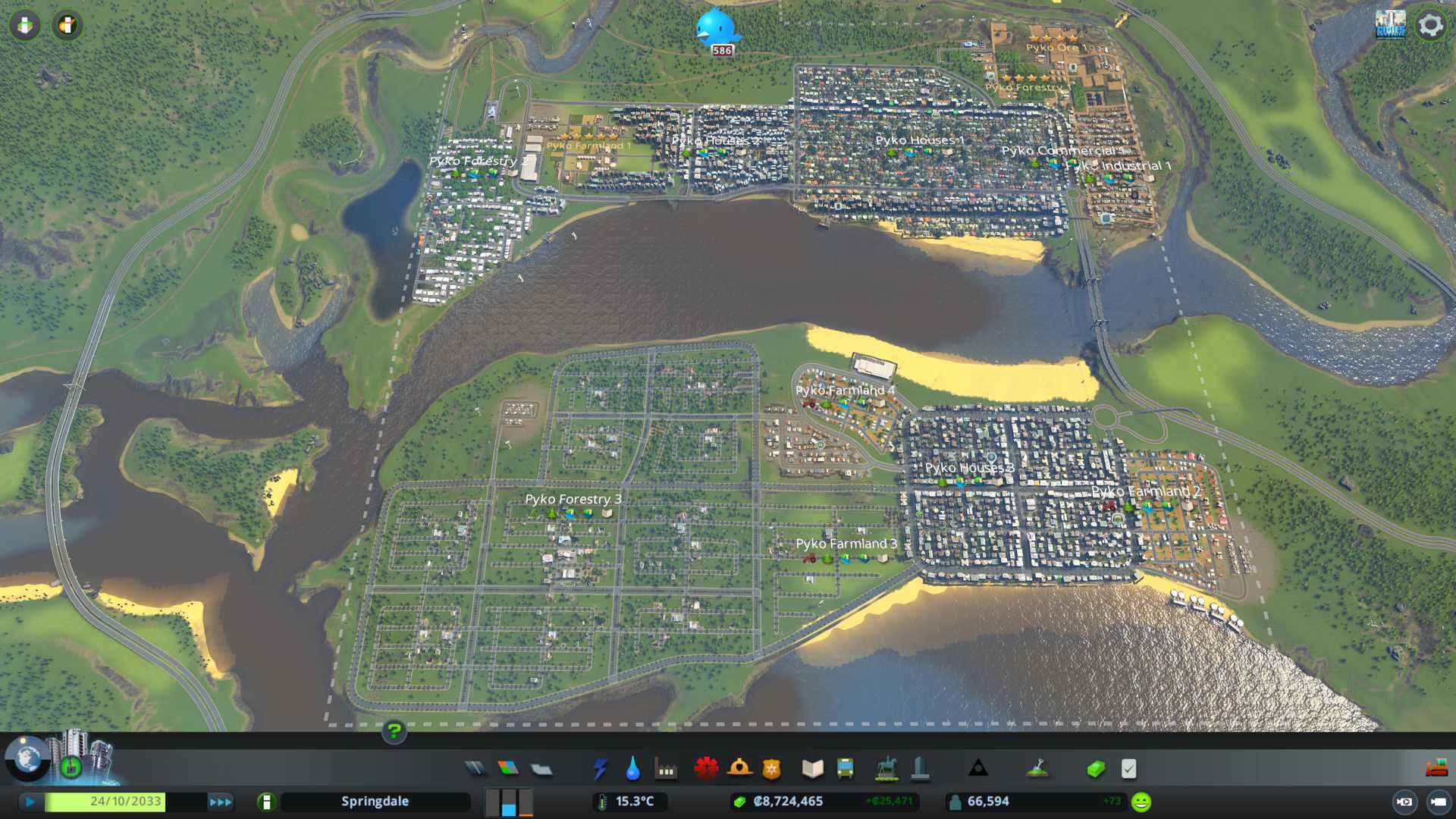Change simulation speed with triple arrows
1456x819 pixels.
220,802
